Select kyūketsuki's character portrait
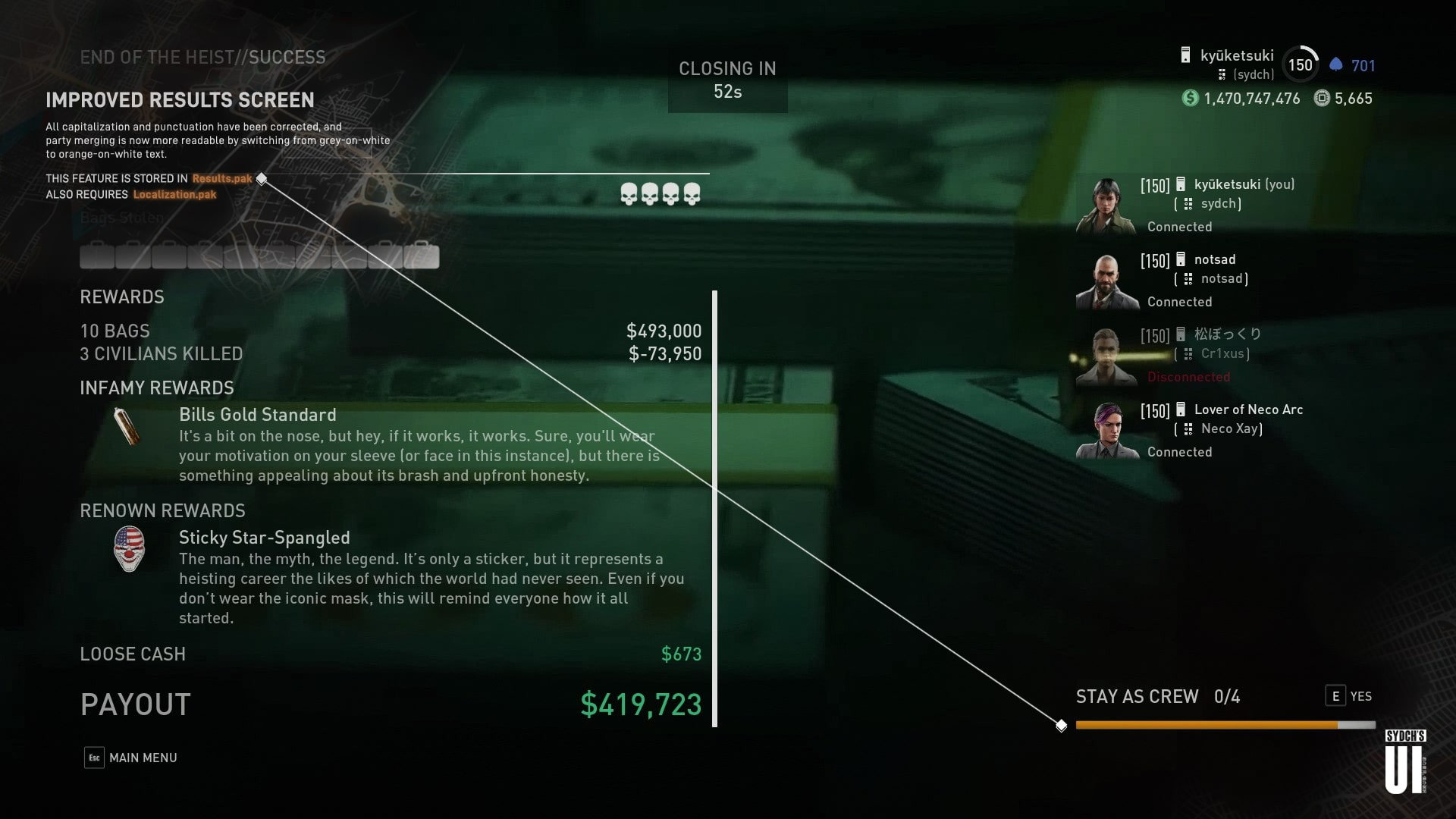Image resolution: width=1456 pixels, height=819 pixels. coord(1103,205)
